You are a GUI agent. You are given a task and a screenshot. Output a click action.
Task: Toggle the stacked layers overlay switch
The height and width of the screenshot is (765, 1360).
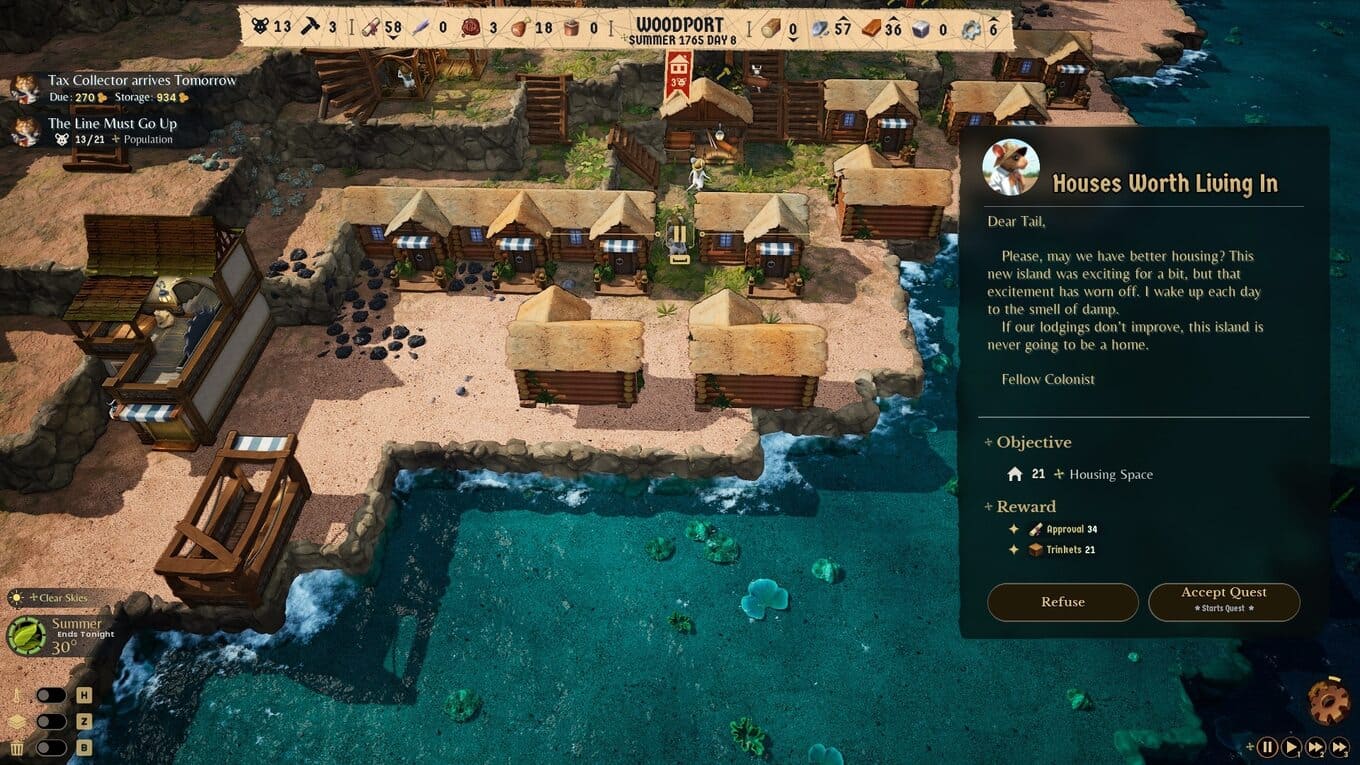[51, 721]
